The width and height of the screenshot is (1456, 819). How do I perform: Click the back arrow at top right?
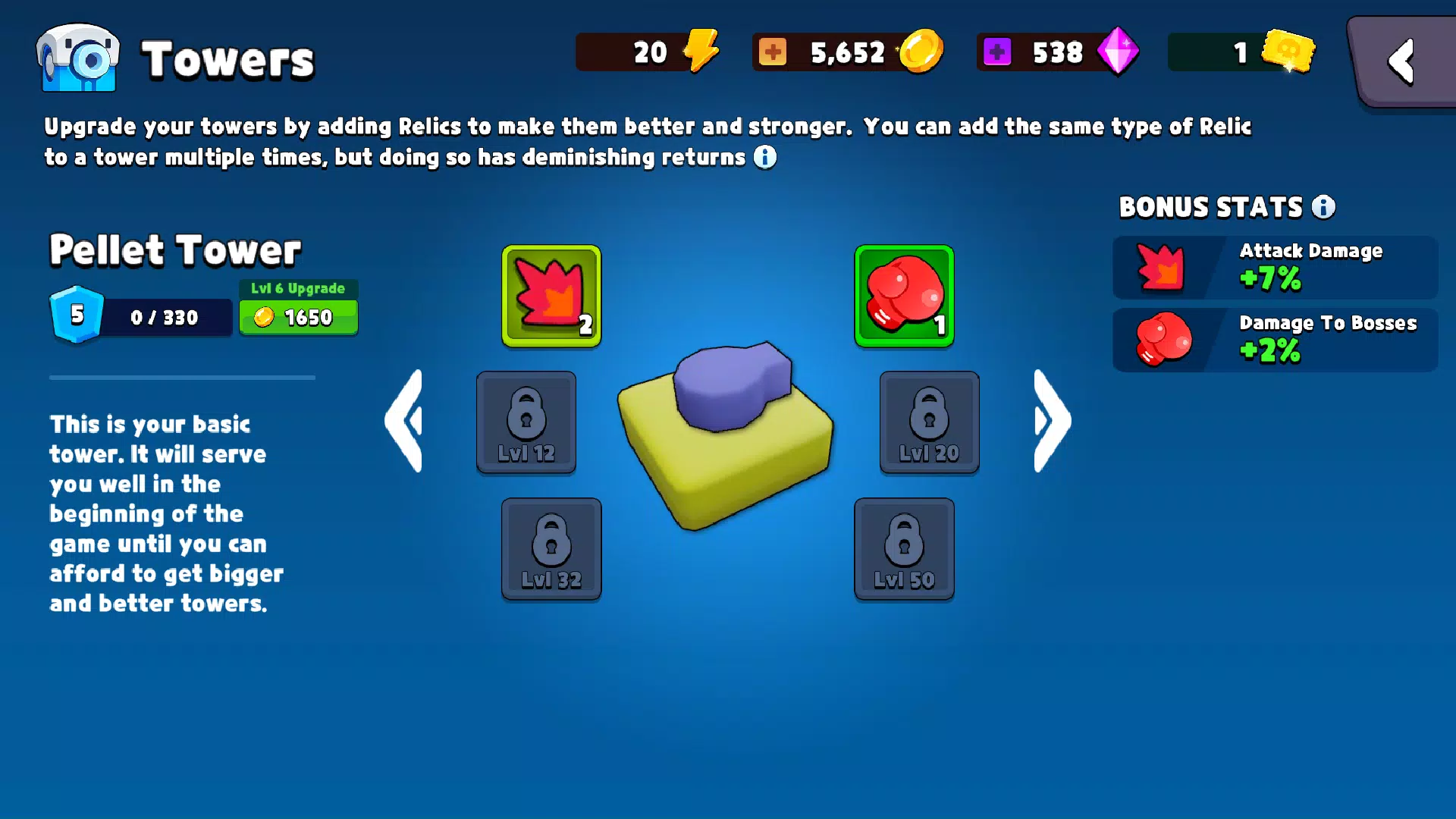[1401, 61]
